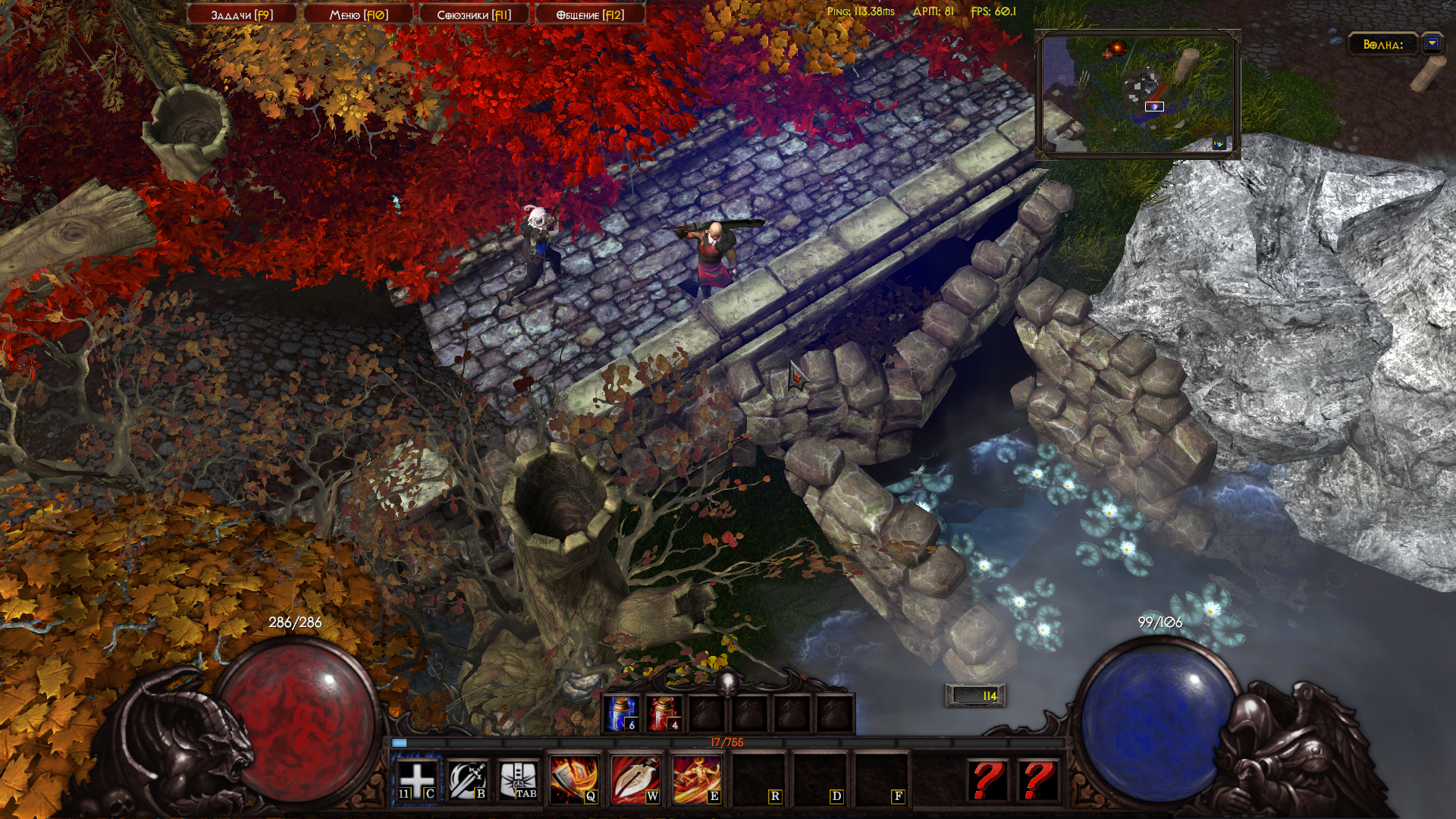Expand the Волна dropdown arrow
This screenshot has height=819, width=1456.
coord(1432,44)
